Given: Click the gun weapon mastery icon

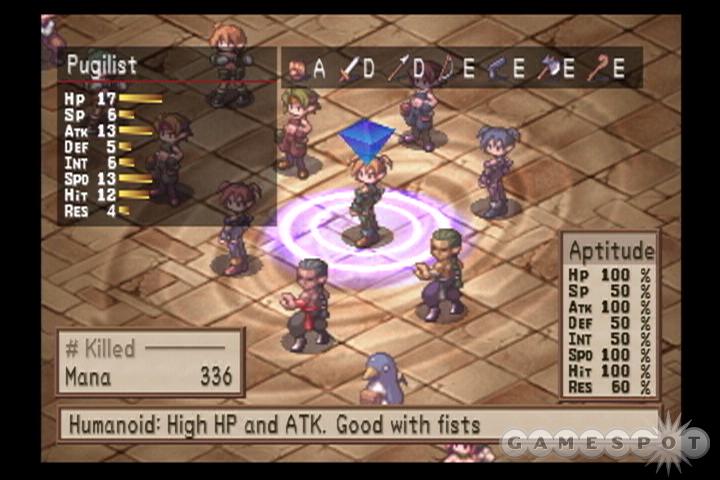Looking at the screenshot, I should tap(497, 68).
